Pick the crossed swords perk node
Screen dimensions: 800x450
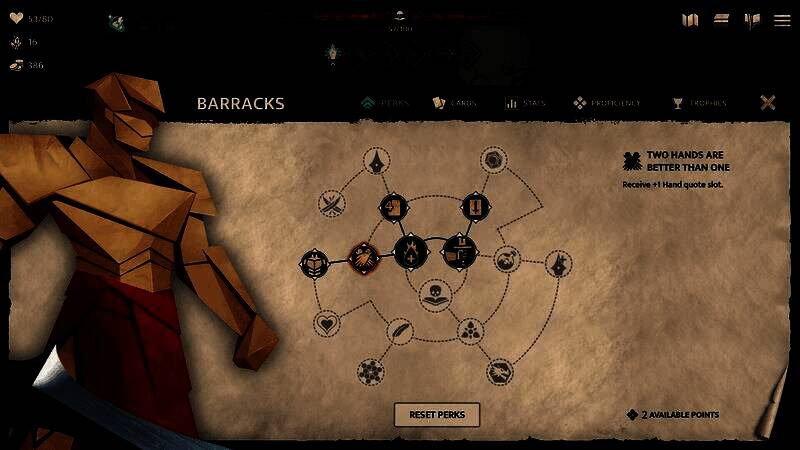click(332, 203)
